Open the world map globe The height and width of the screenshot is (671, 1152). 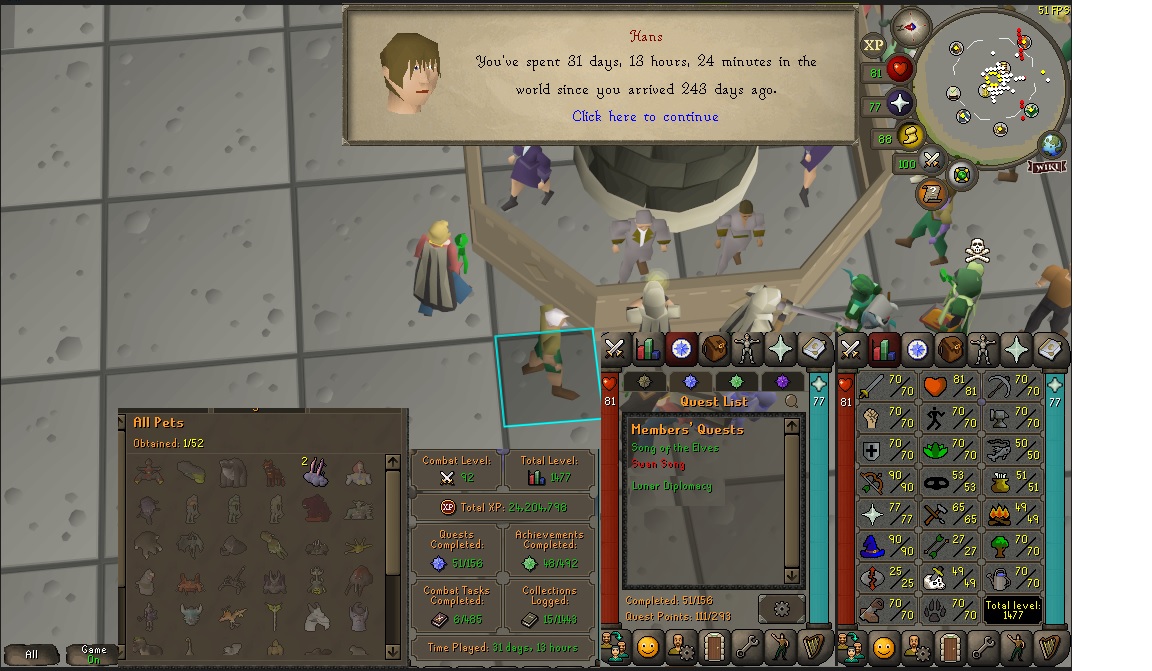point(1051,144)
